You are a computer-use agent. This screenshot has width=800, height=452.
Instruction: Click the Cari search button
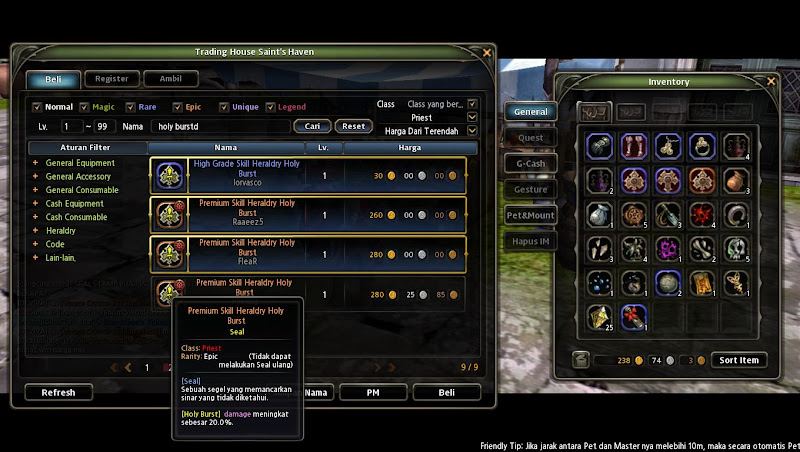(x=312, y=126)
